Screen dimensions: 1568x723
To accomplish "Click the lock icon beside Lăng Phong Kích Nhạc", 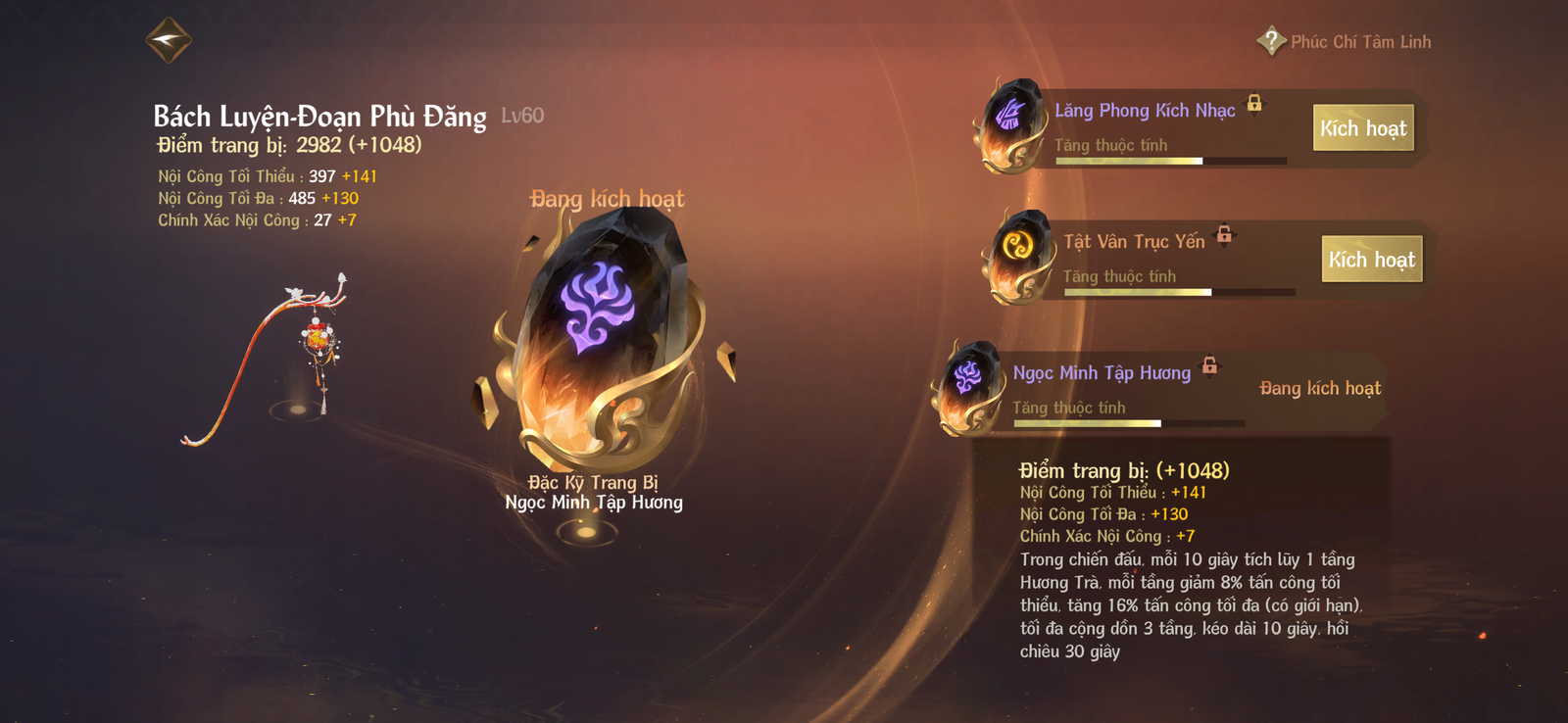I will [1255, 105].
